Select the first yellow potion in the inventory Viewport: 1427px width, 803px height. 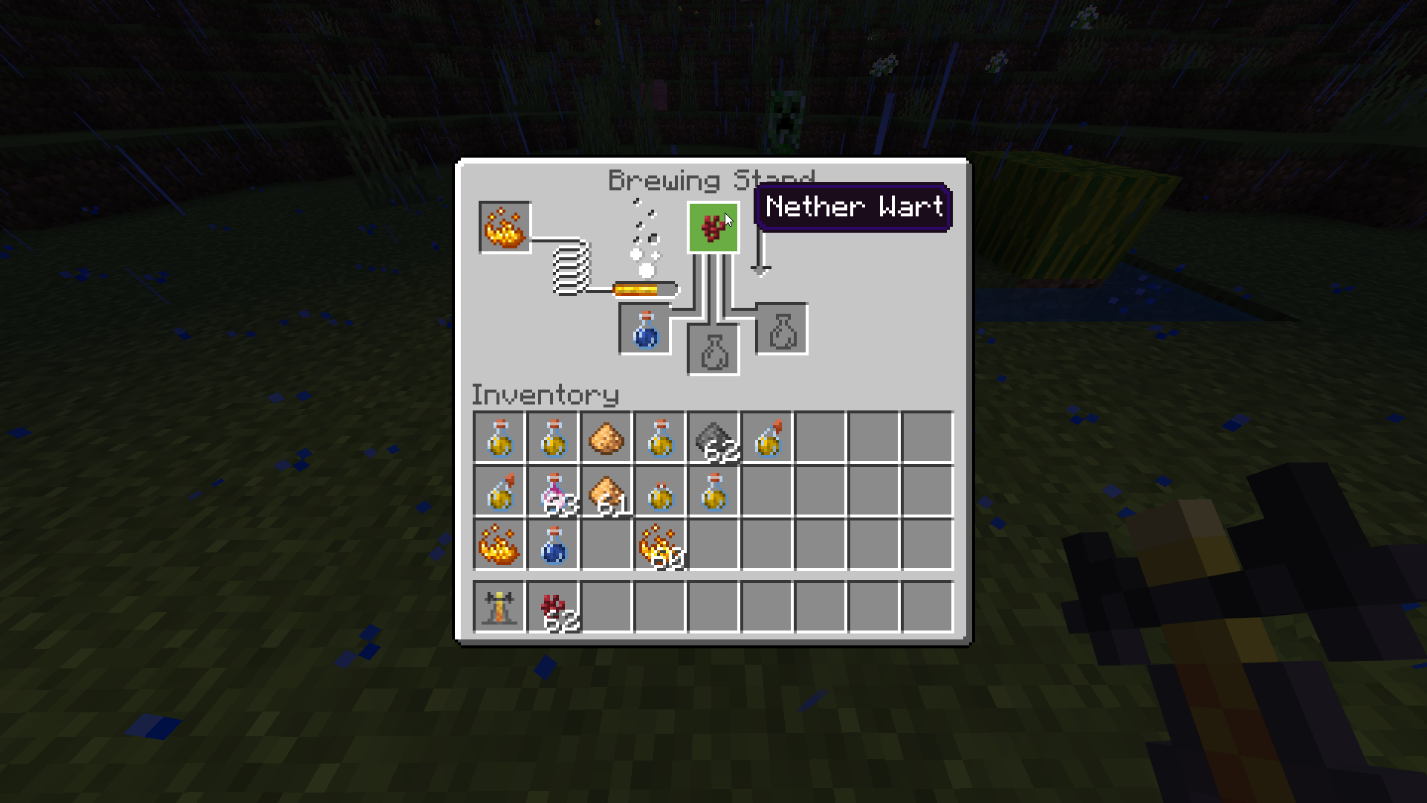point(499,437)
